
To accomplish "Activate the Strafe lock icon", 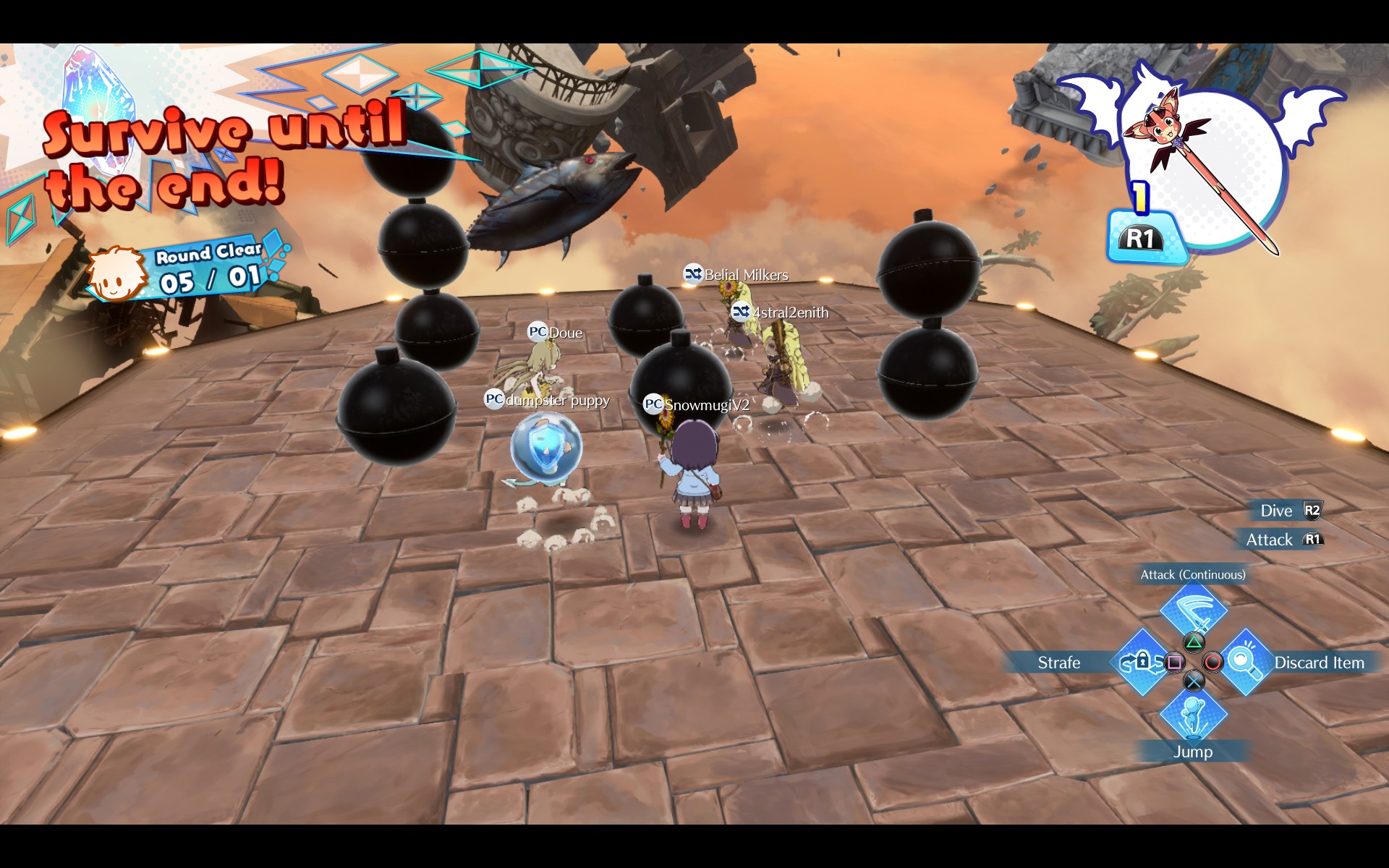I will (1141, 662).
